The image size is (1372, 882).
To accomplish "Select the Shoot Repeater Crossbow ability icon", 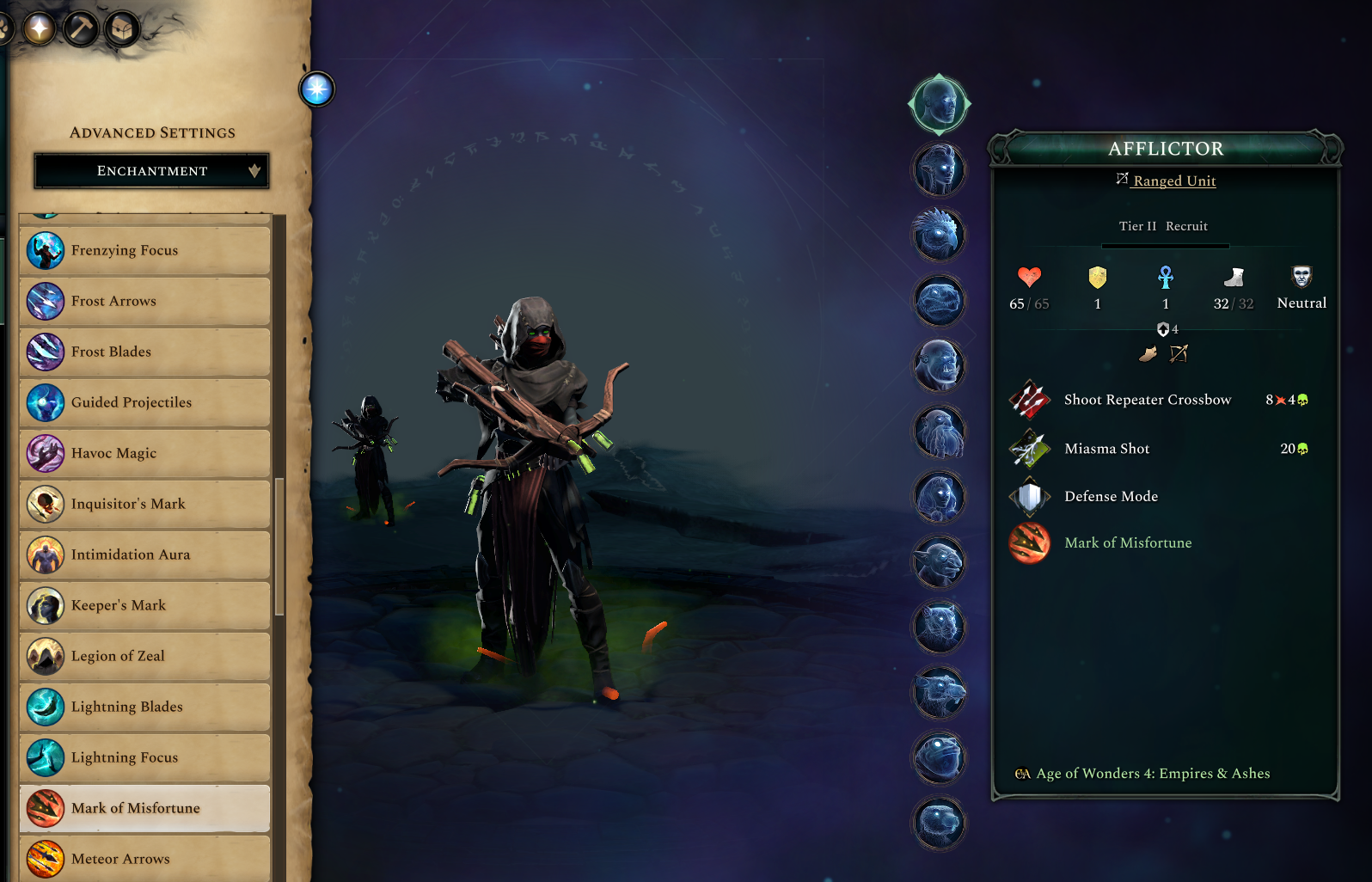I will click(1029, 400).
